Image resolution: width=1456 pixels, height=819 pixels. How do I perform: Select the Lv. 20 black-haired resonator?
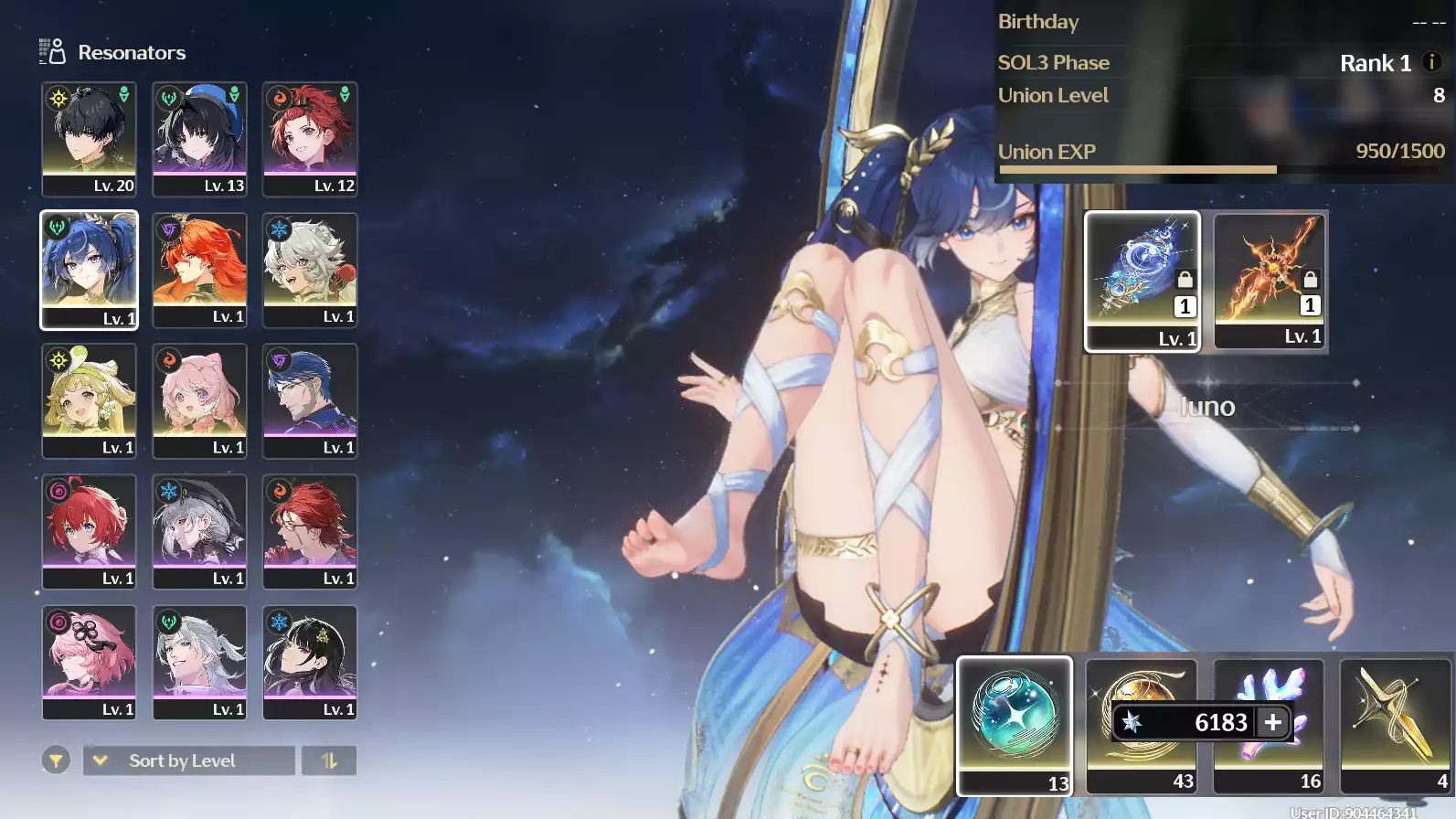[89, 139]
